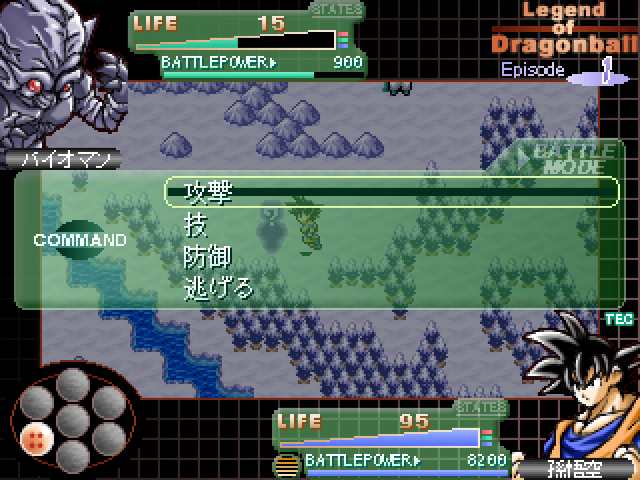Choose the 技 (Skill) command
This screenshot has width=640, height=480.
tap(195, 225)
